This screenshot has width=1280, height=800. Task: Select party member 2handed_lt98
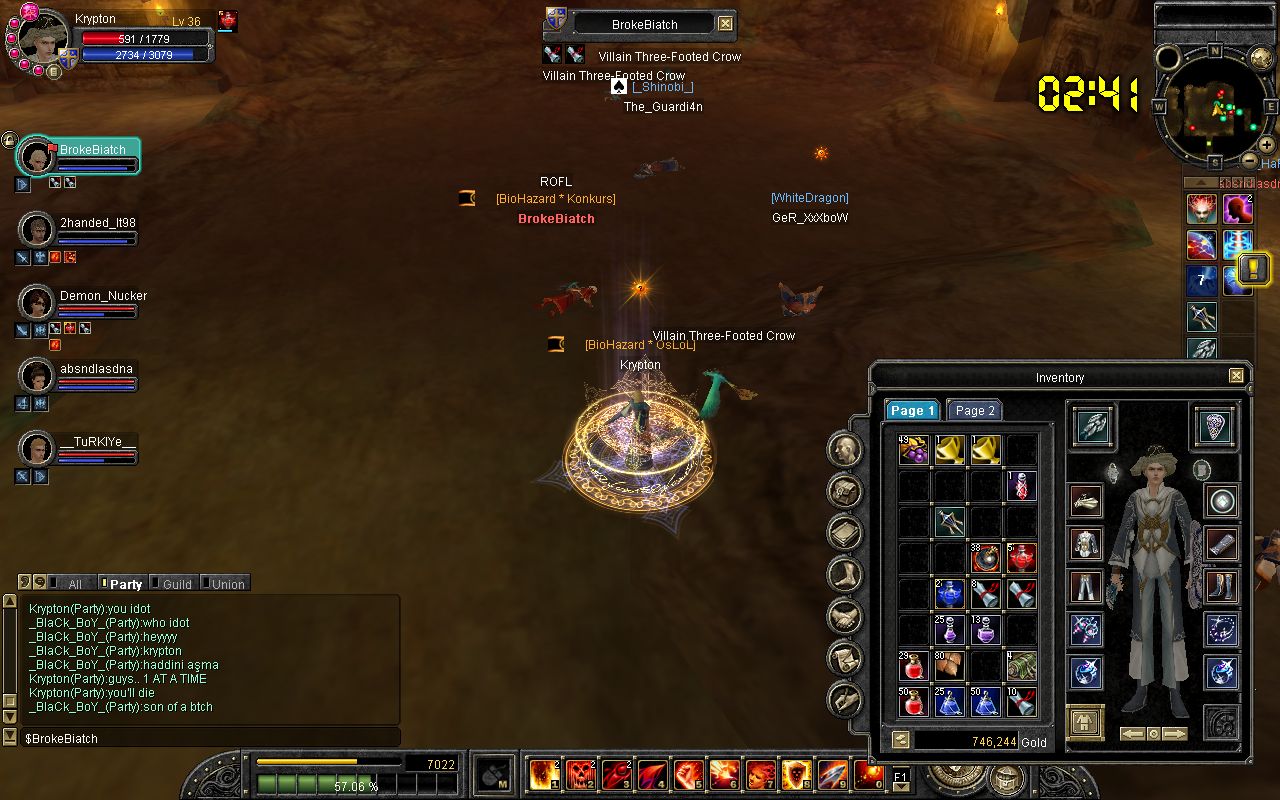(x=97, y=223)
